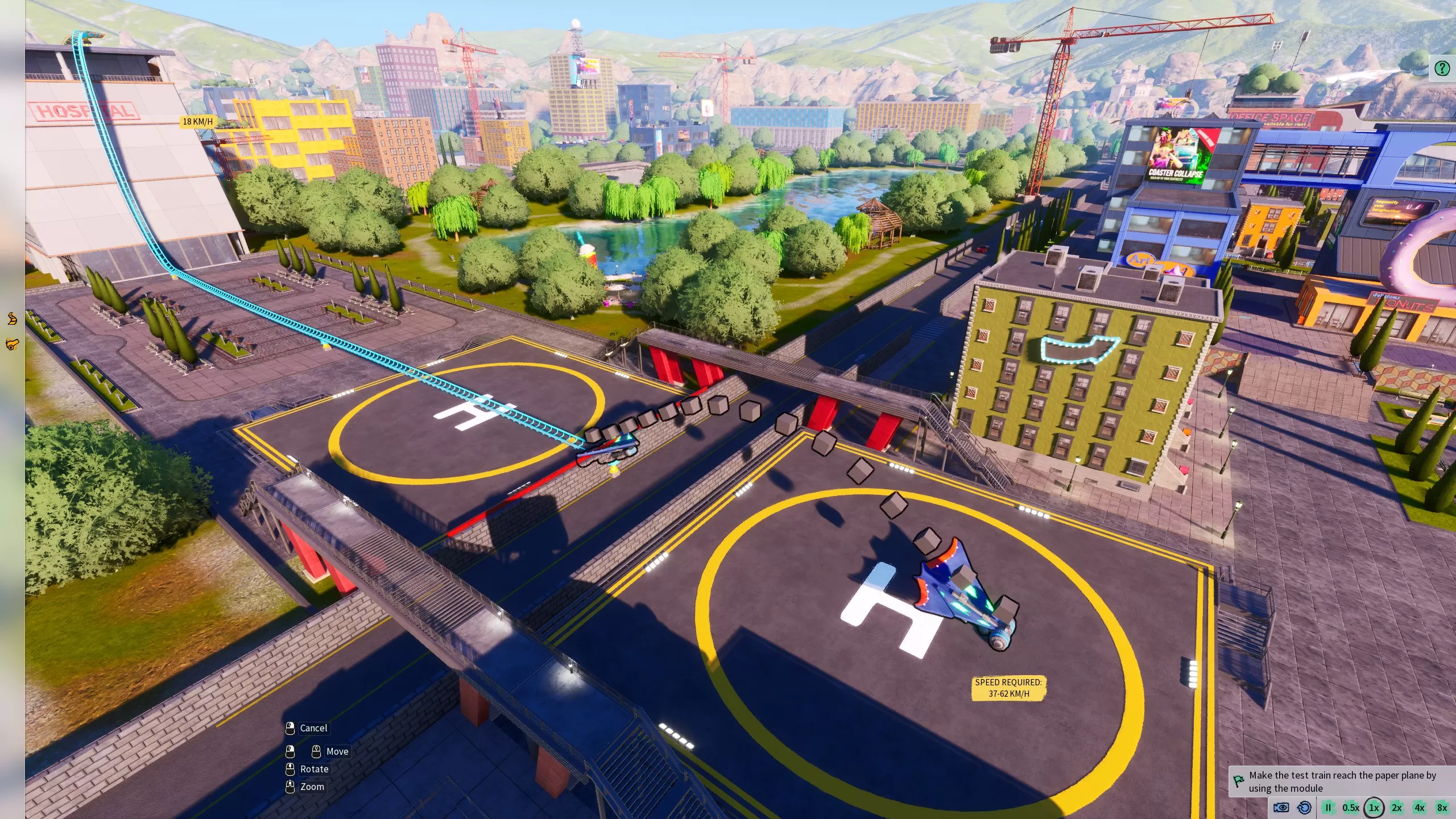Choose 4x game speed
The image size is (1456, 819).
(1420, 808)
